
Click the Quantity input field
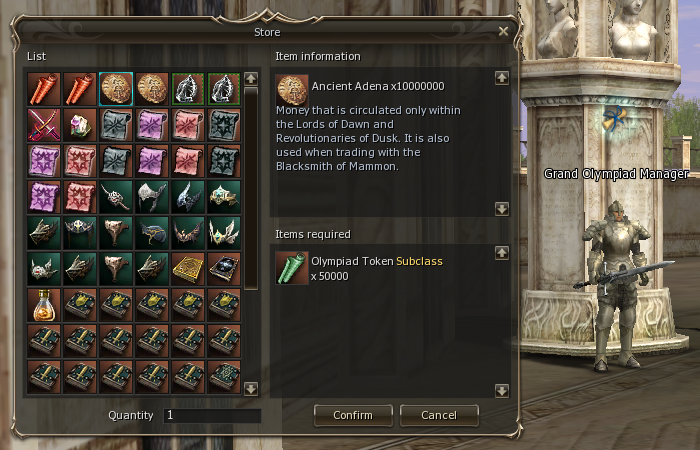(212, 415)
